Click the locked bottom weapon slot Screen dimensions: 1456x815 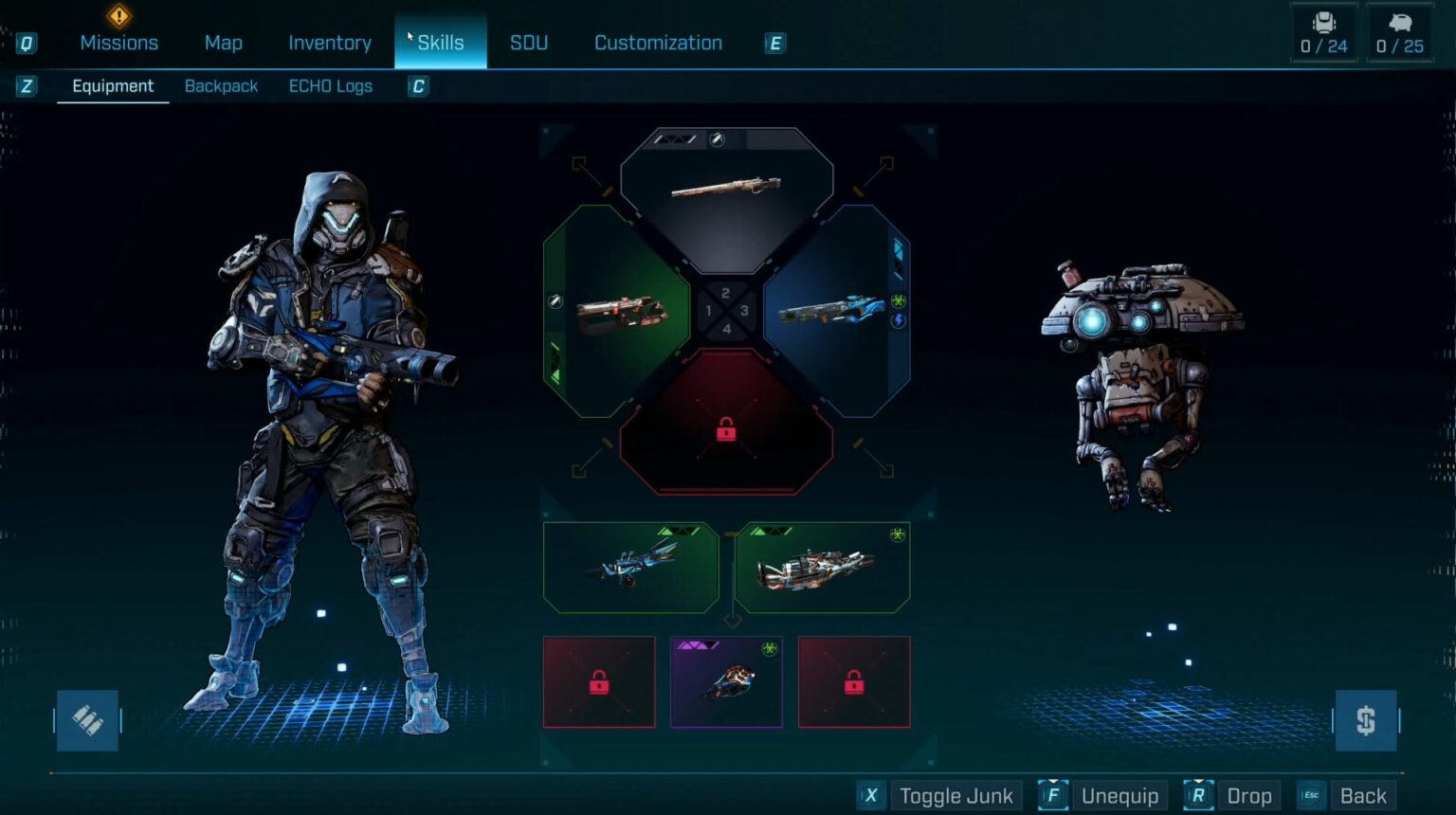point(726,431)
